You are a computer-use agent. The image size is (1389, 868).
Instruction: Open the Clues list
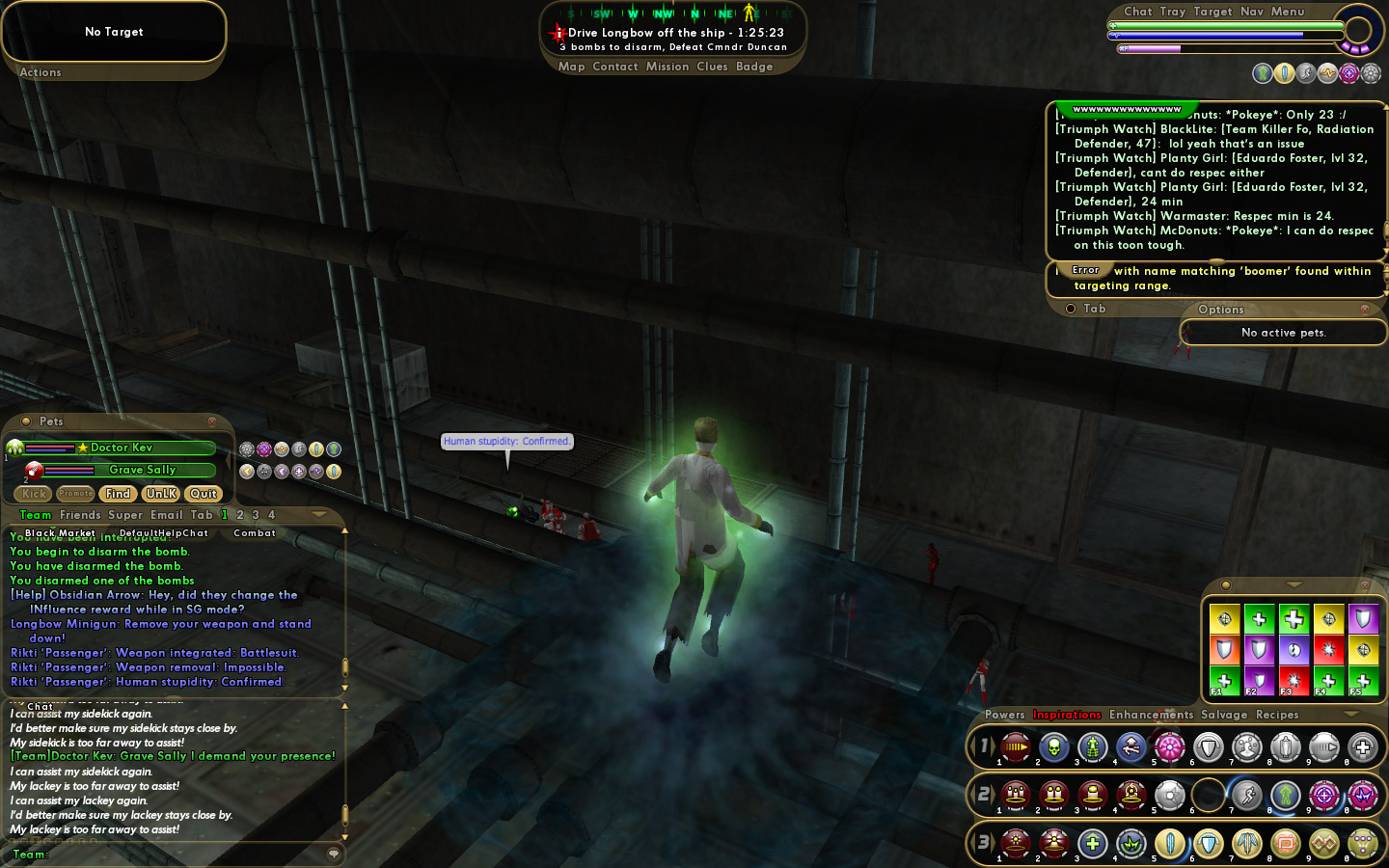(x=712, y=67)
